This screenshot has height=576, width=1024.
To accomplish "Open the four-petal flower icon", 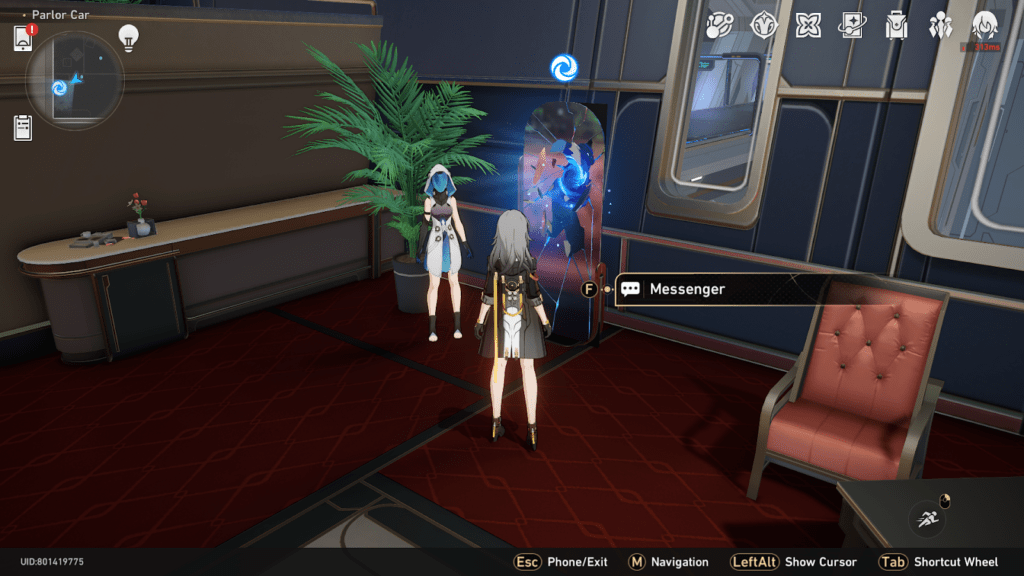I will click(x=808, y=25).
